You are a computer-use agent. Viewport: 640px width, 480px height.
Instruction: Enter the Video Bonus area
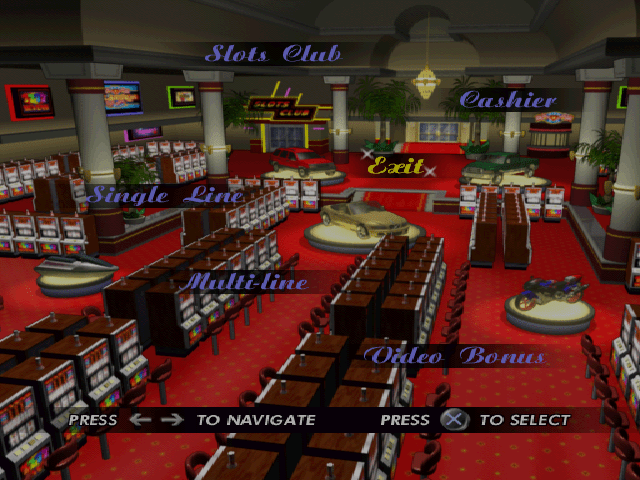tap(453, 356)
